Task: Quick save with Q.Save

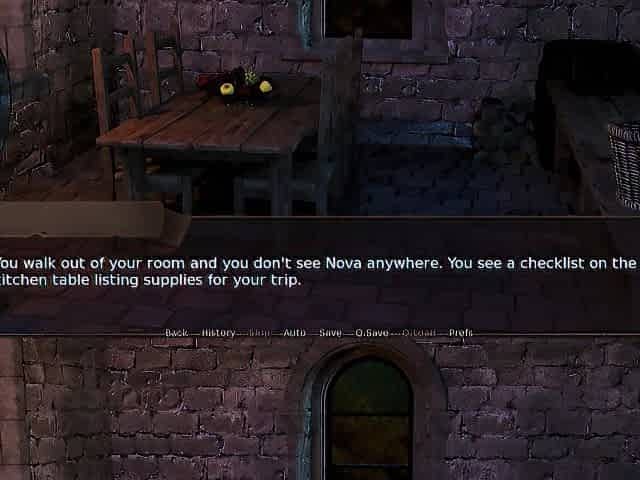Action: coord(372,332)
